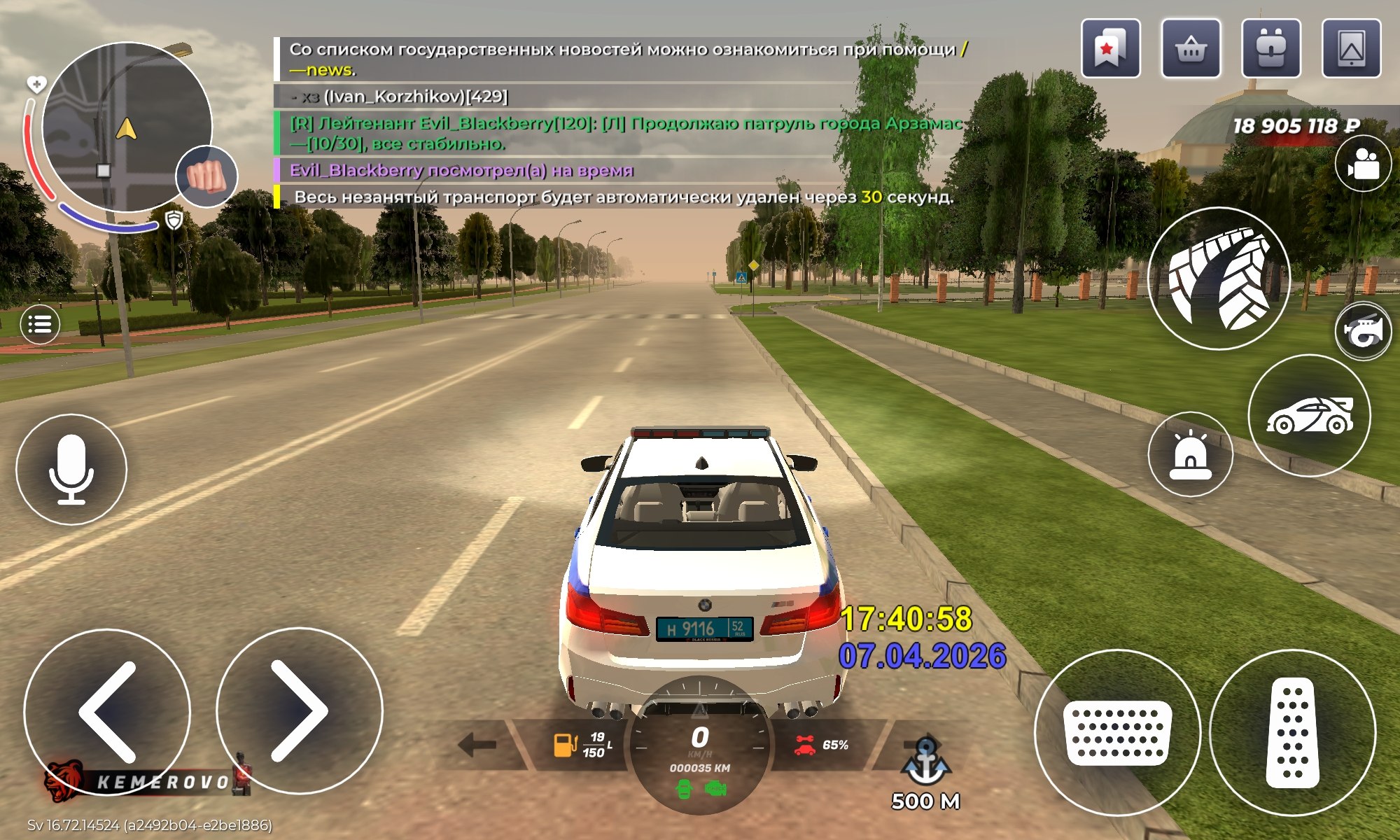
Task: Activate the tire handbrake button
Action: (x=1219, y=279)
